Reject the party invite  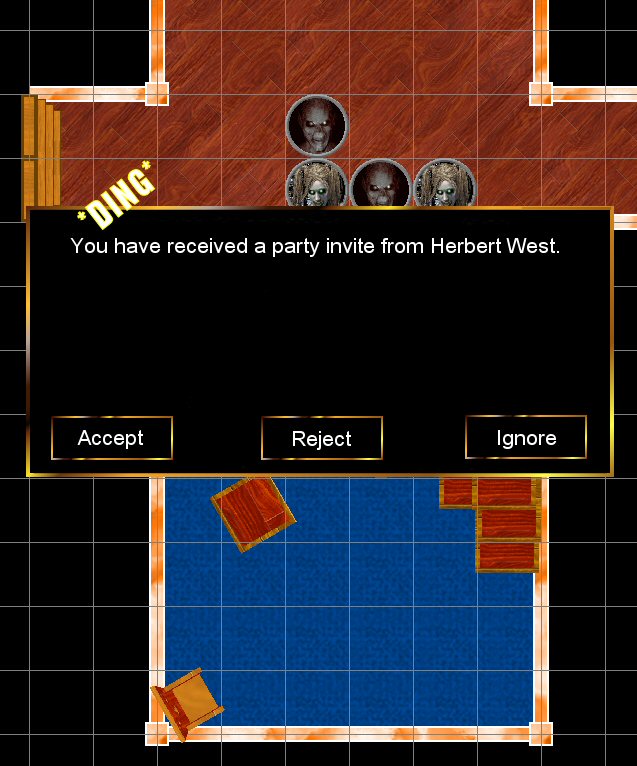coord(322,439)
